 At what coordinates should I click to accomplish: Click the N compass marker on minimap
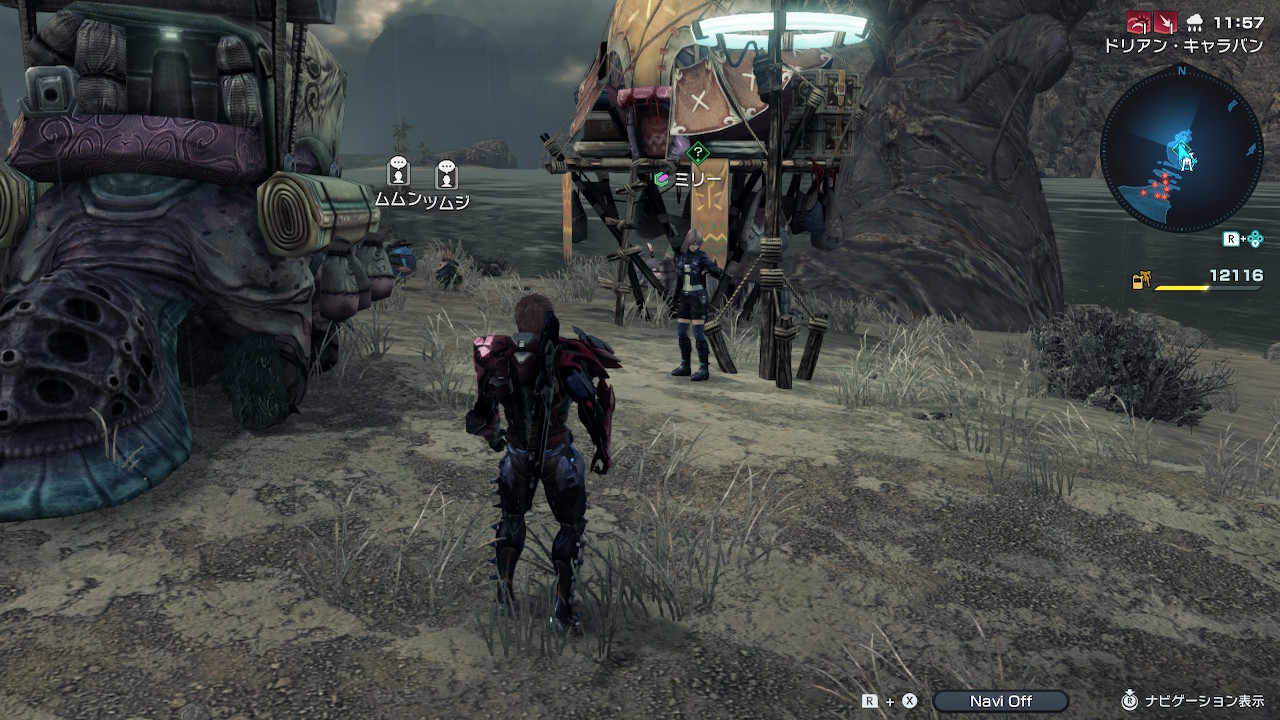[x=1181, y=71]
